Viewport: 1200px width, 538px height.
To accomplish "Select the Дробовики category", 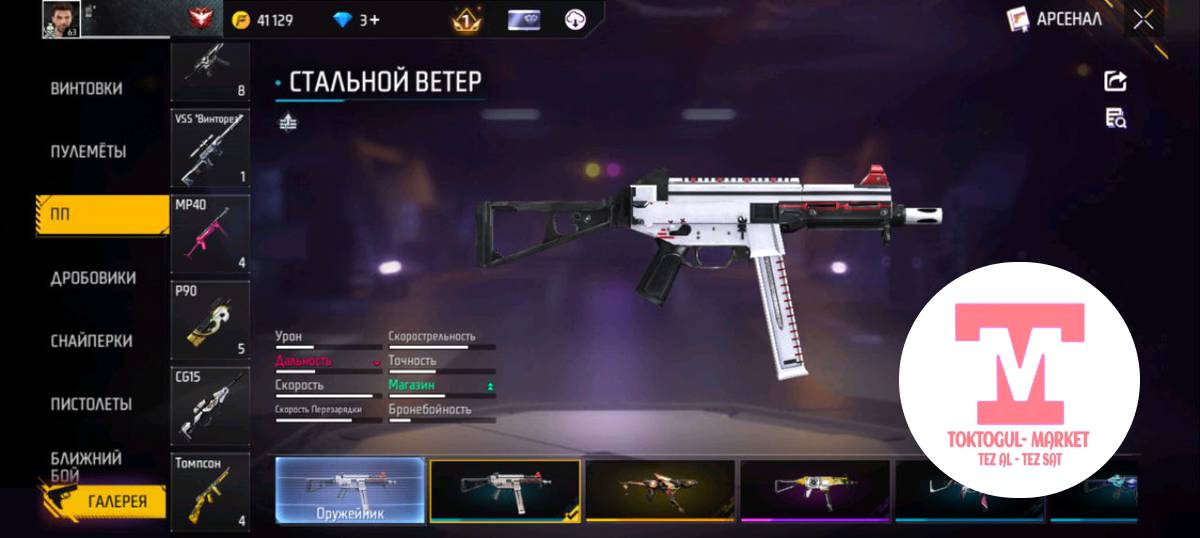I will pyautogui.click(x=93, y=278).
